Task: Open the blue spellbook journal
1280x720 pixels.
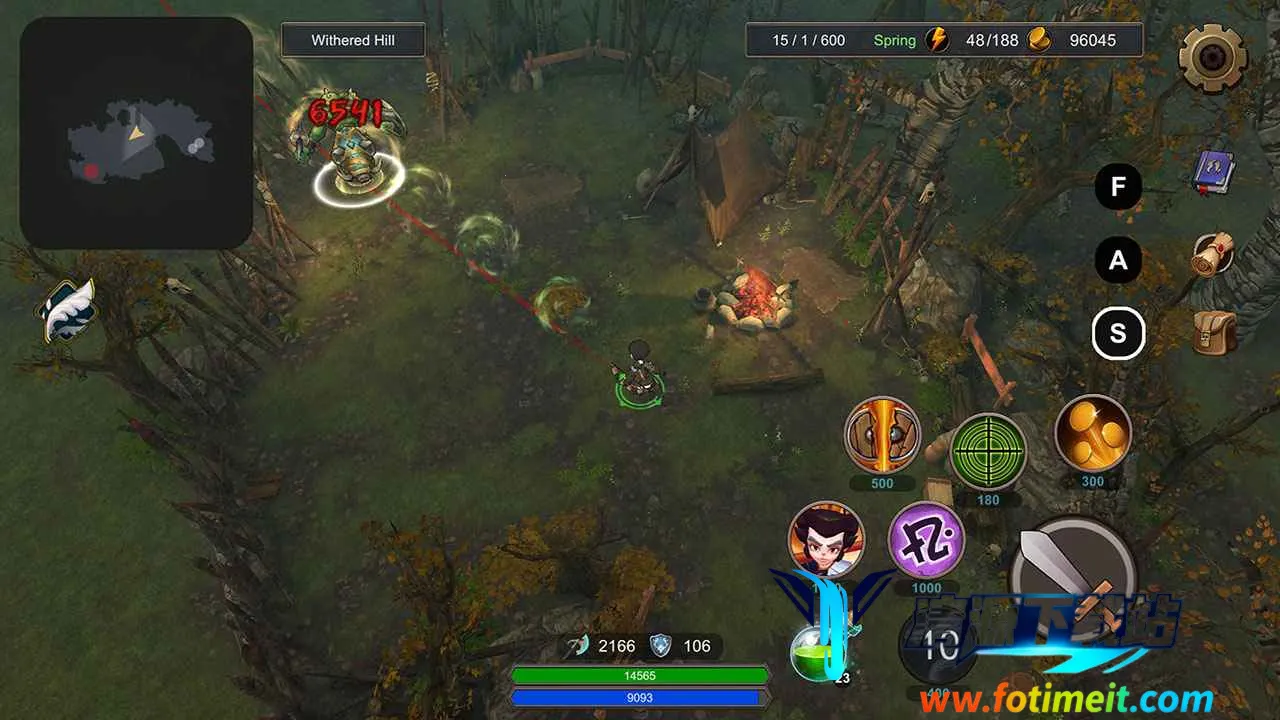Action: click(1214, 173)
